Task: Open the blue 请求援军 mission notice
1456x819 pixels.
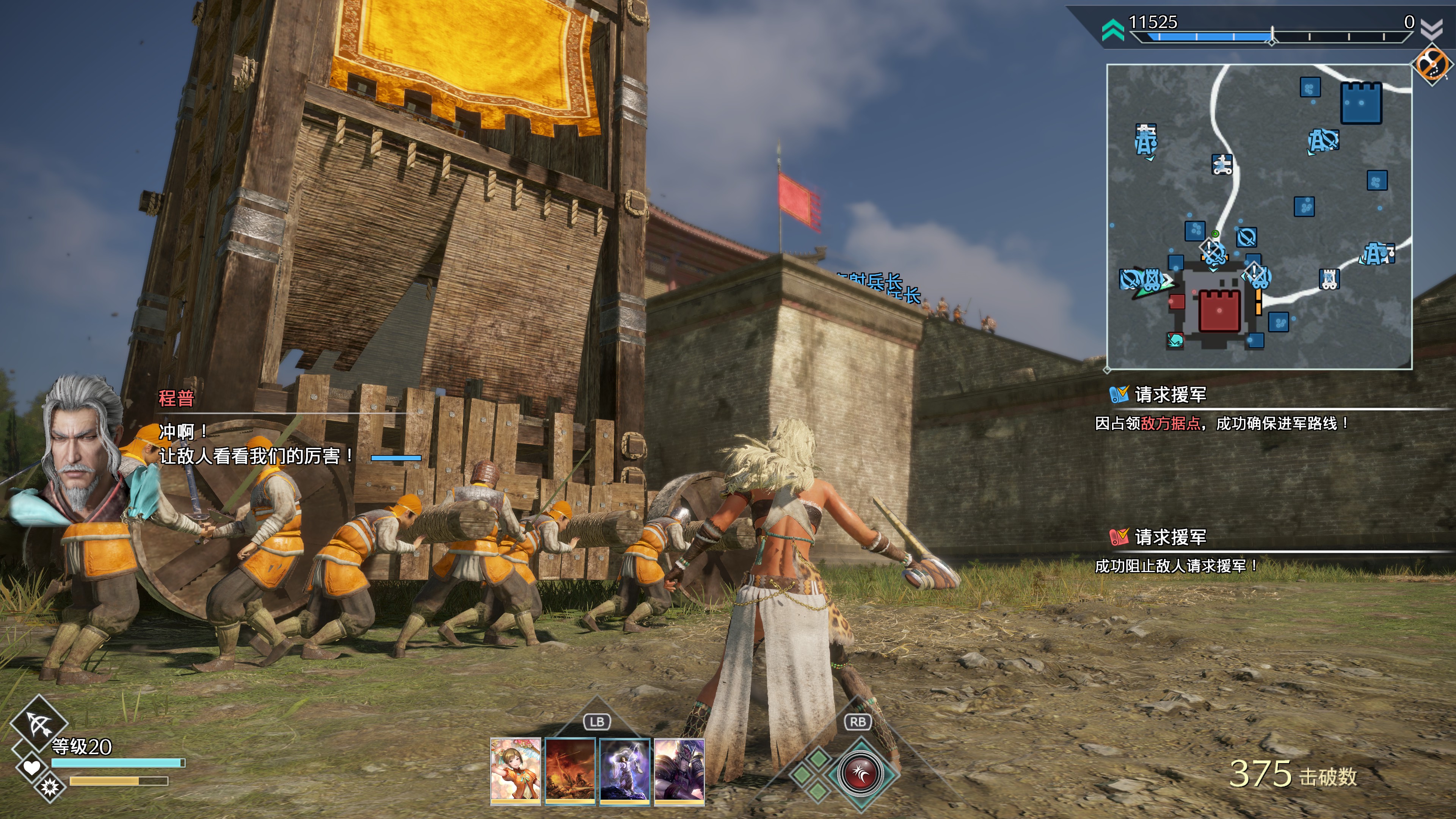Action: click(x=1170, y=394)
